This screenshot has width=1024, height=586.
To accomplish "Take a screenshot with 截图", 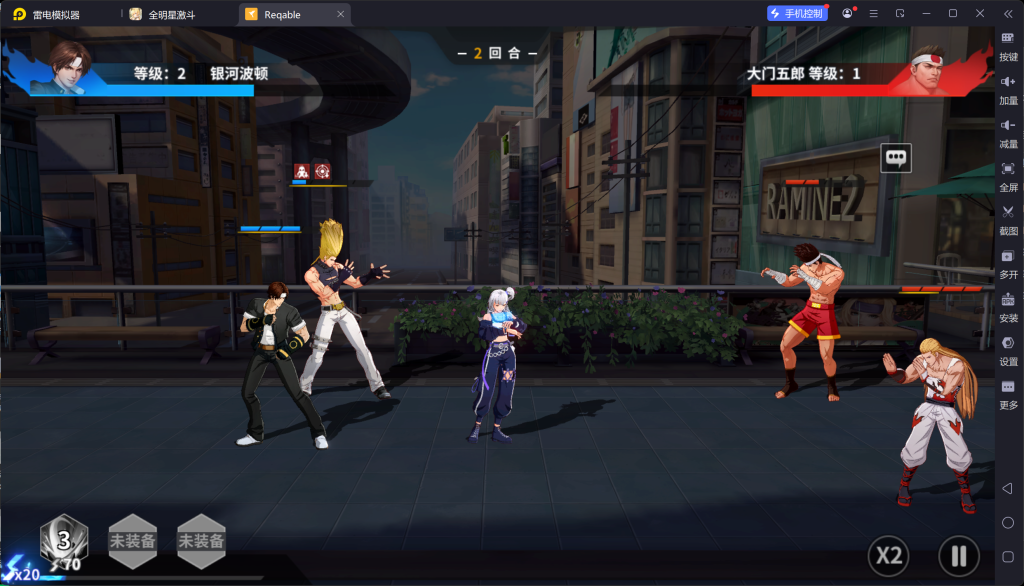I will point(1008,218).
